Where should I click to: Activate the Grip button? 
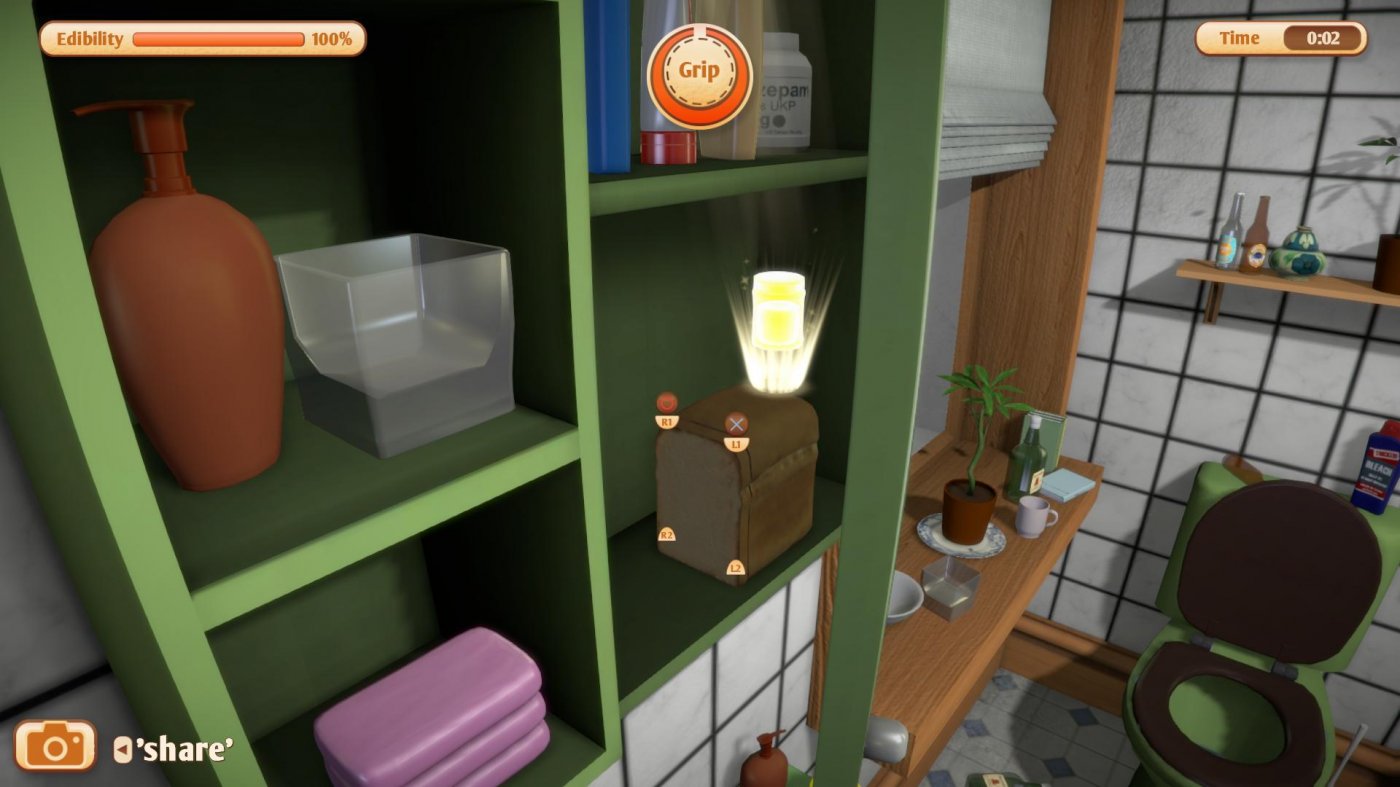coord(700,70)
